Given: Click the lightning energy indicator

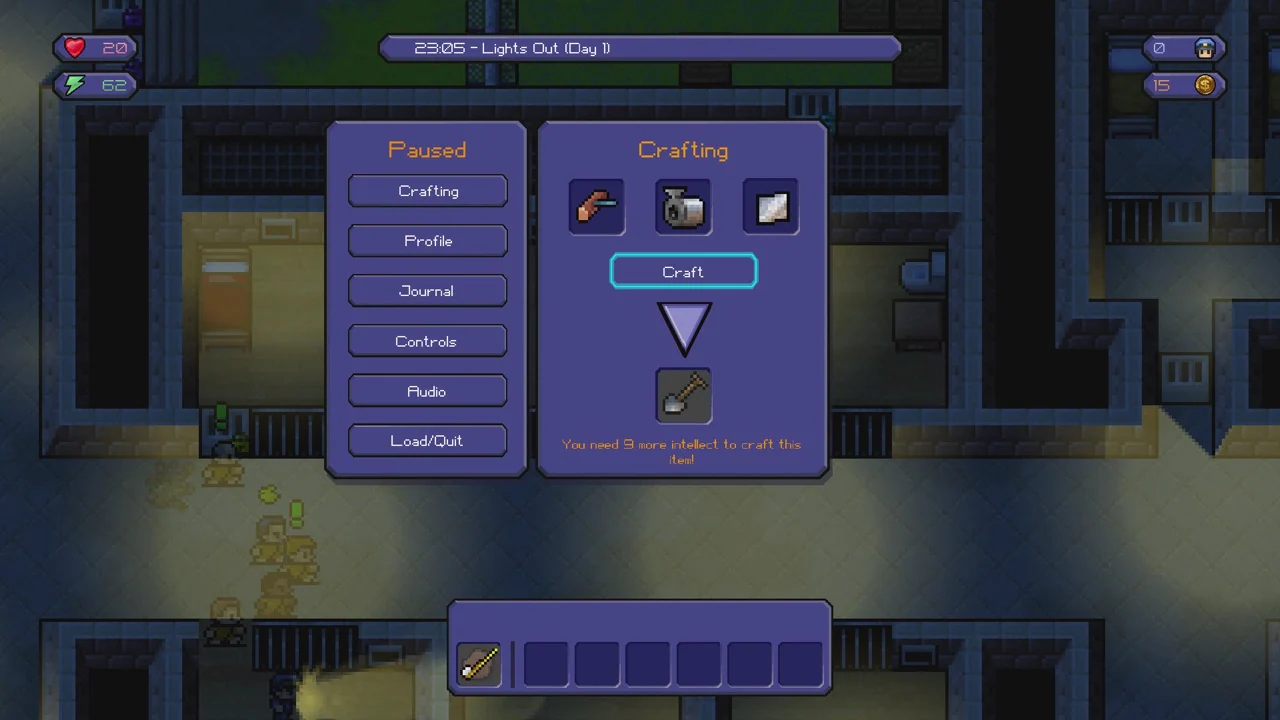Looking at the screenshot, I should [74, 85].
